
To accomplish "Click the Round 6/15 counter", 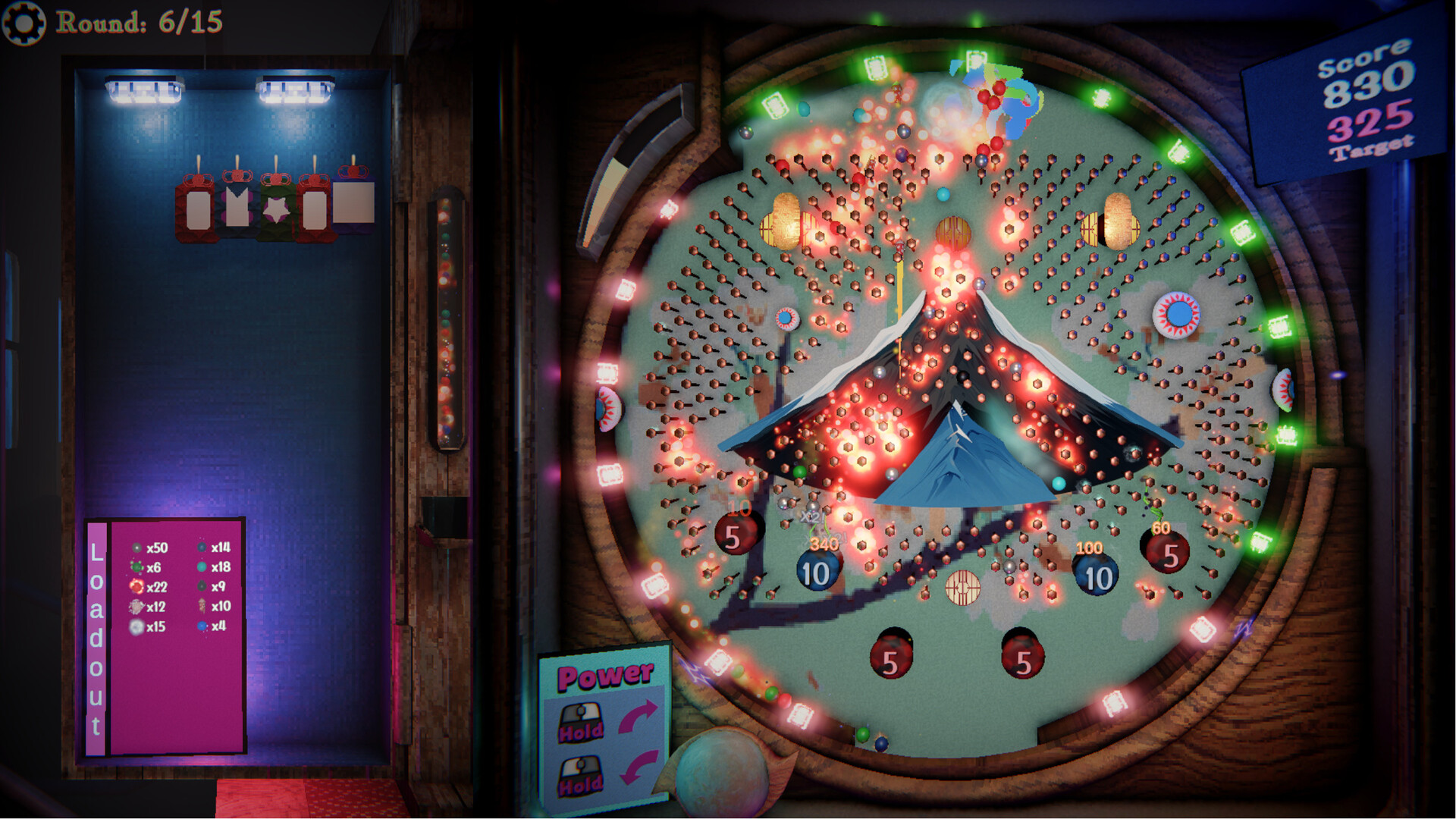I will click(140, 21).
